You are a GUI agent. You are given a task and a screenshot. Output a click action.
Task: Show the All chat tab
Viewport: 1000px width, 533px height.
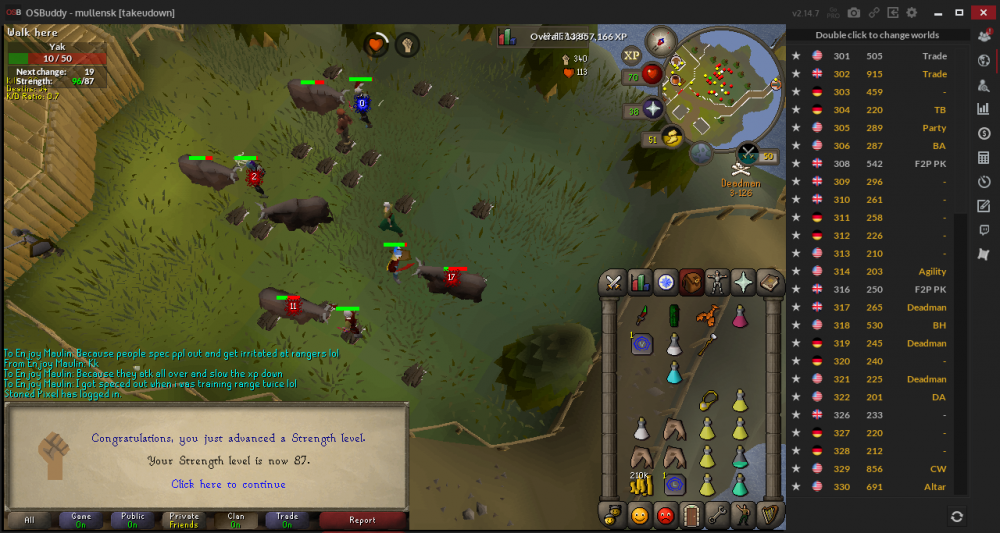click(x=29, y=520)
